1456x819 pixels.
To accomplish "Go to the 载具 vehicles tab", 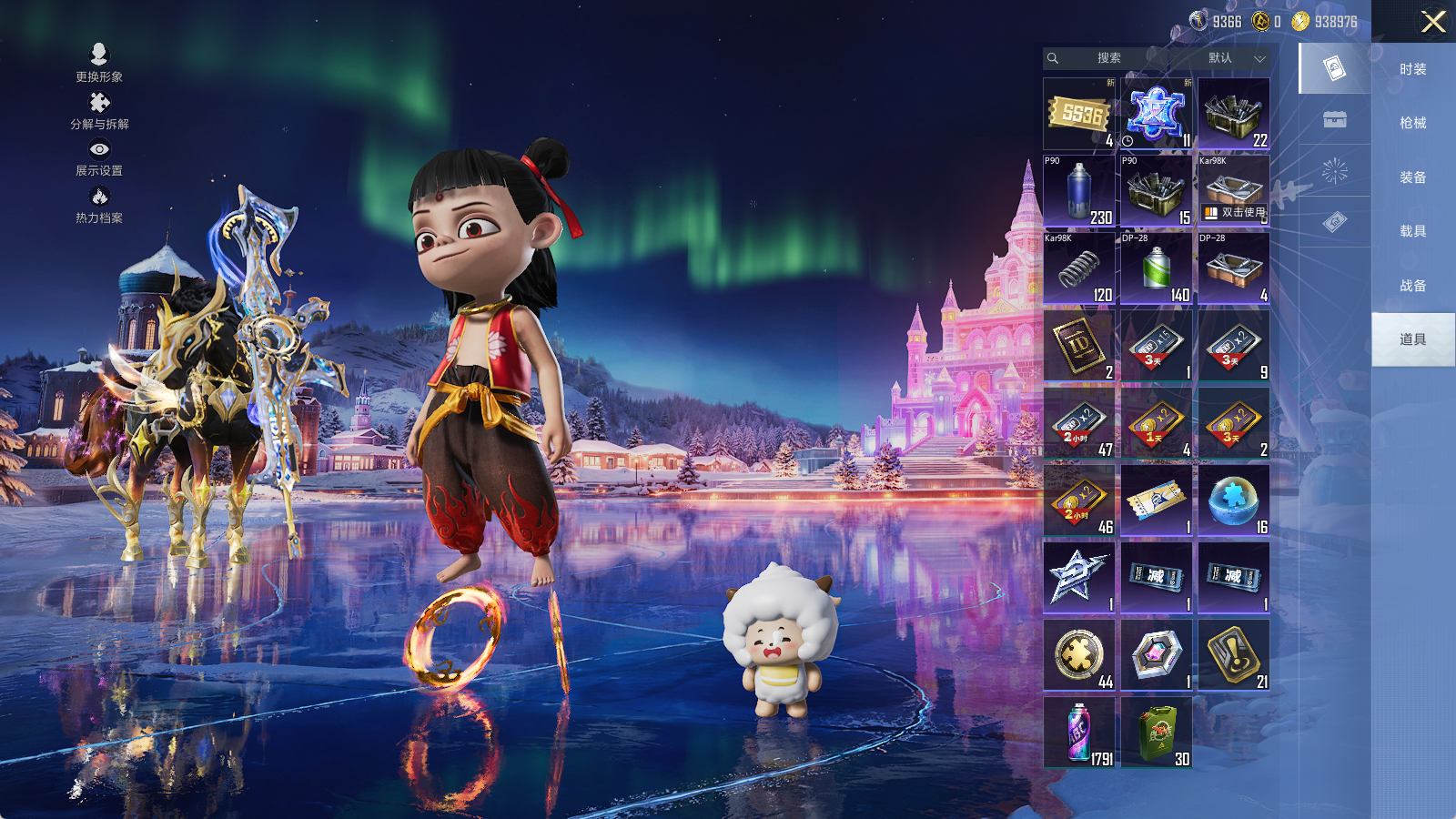I will tap(1412, 231).
